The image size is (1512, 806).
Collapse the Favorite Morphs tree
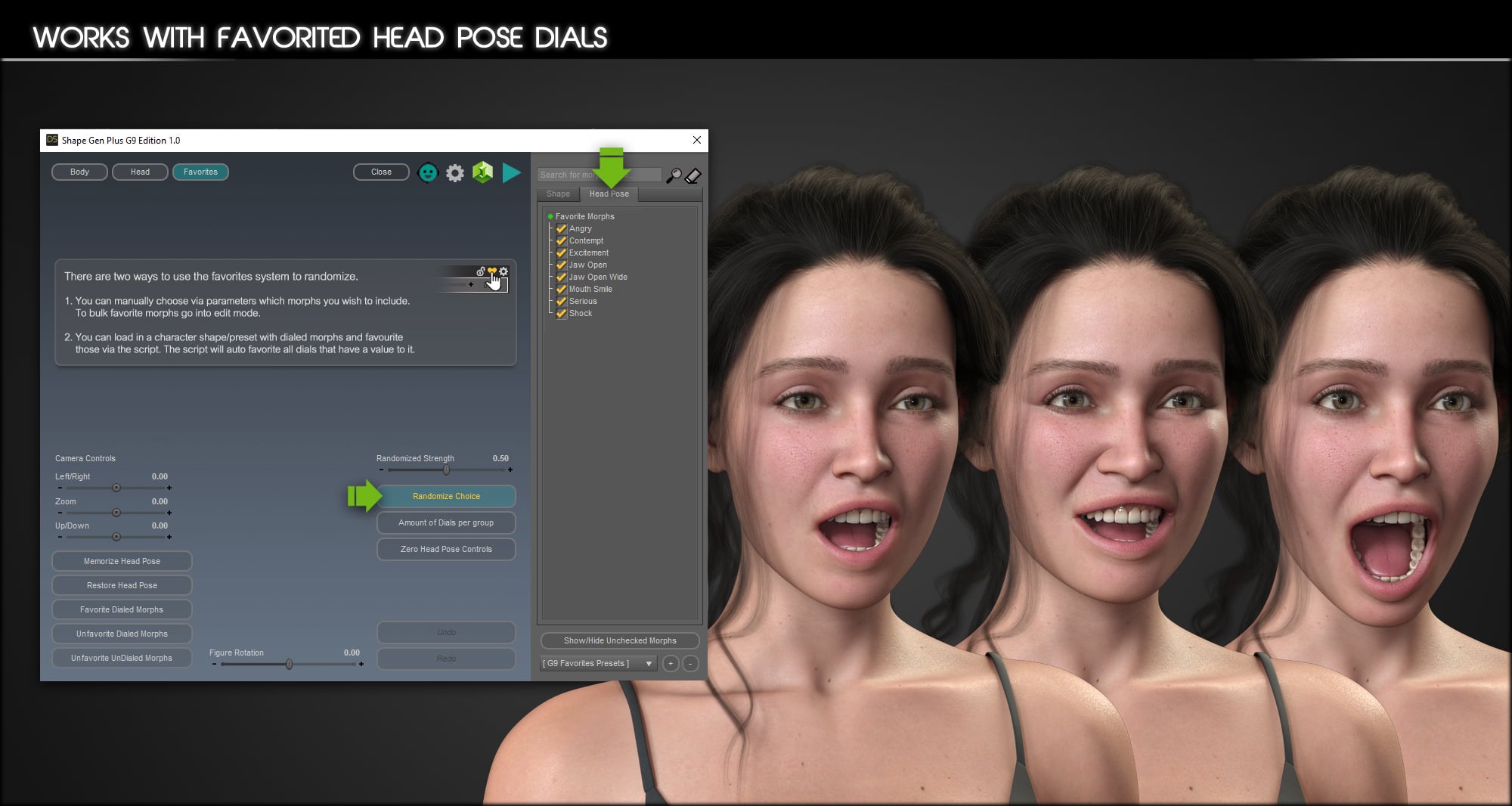[x=550, y=216]
